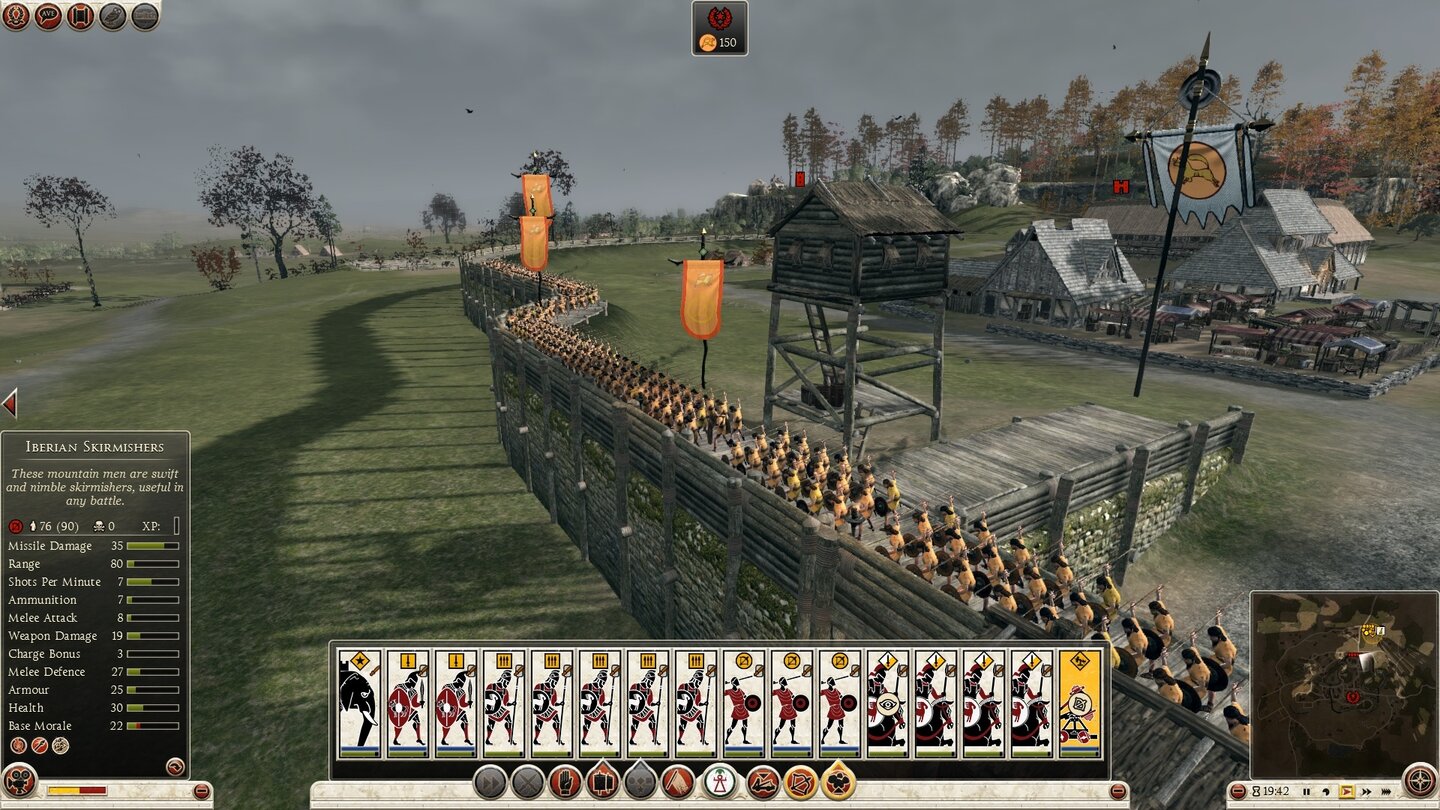Viewport: 1440px width, 810px height.
Task: Click the compass button beside the minimap
Action: tap(1419, 780)
